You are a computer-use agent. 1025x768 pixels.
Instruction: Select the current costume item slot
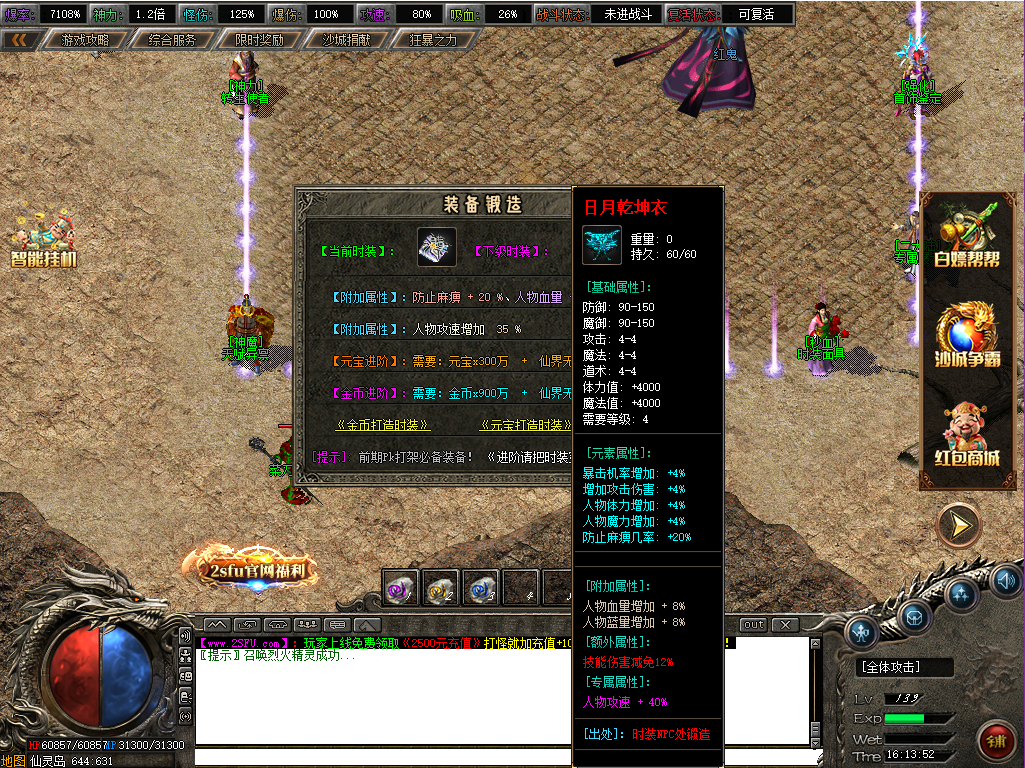tap(437, 247)
